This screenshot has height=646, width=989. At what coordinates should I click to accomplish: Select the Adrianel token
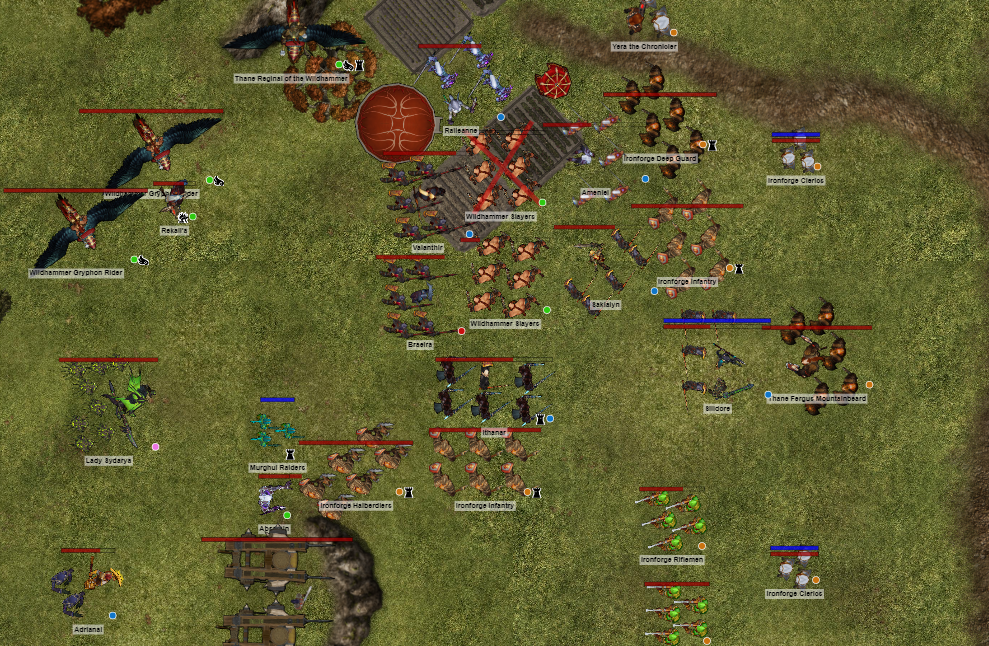pyautogui.click(x=87, y=588)
